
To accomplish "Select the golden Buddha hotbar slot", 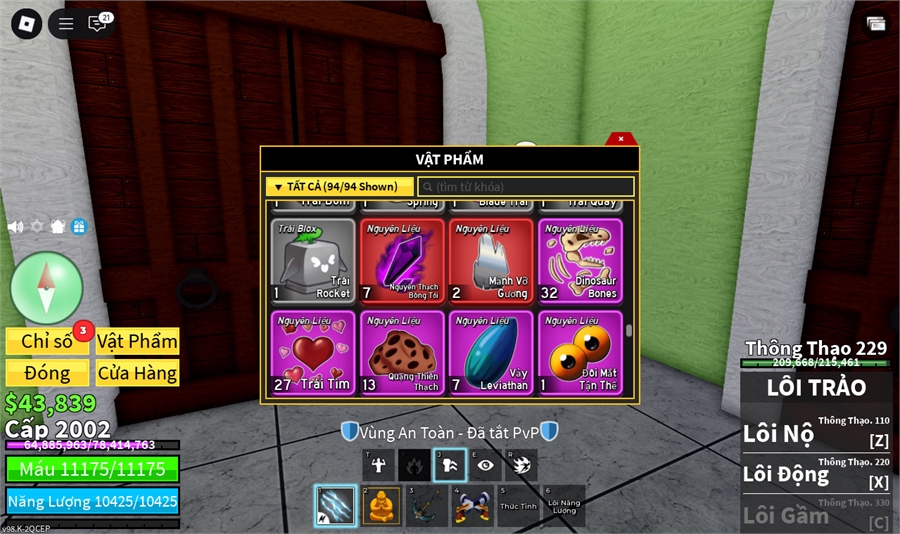I will point(380,506).
